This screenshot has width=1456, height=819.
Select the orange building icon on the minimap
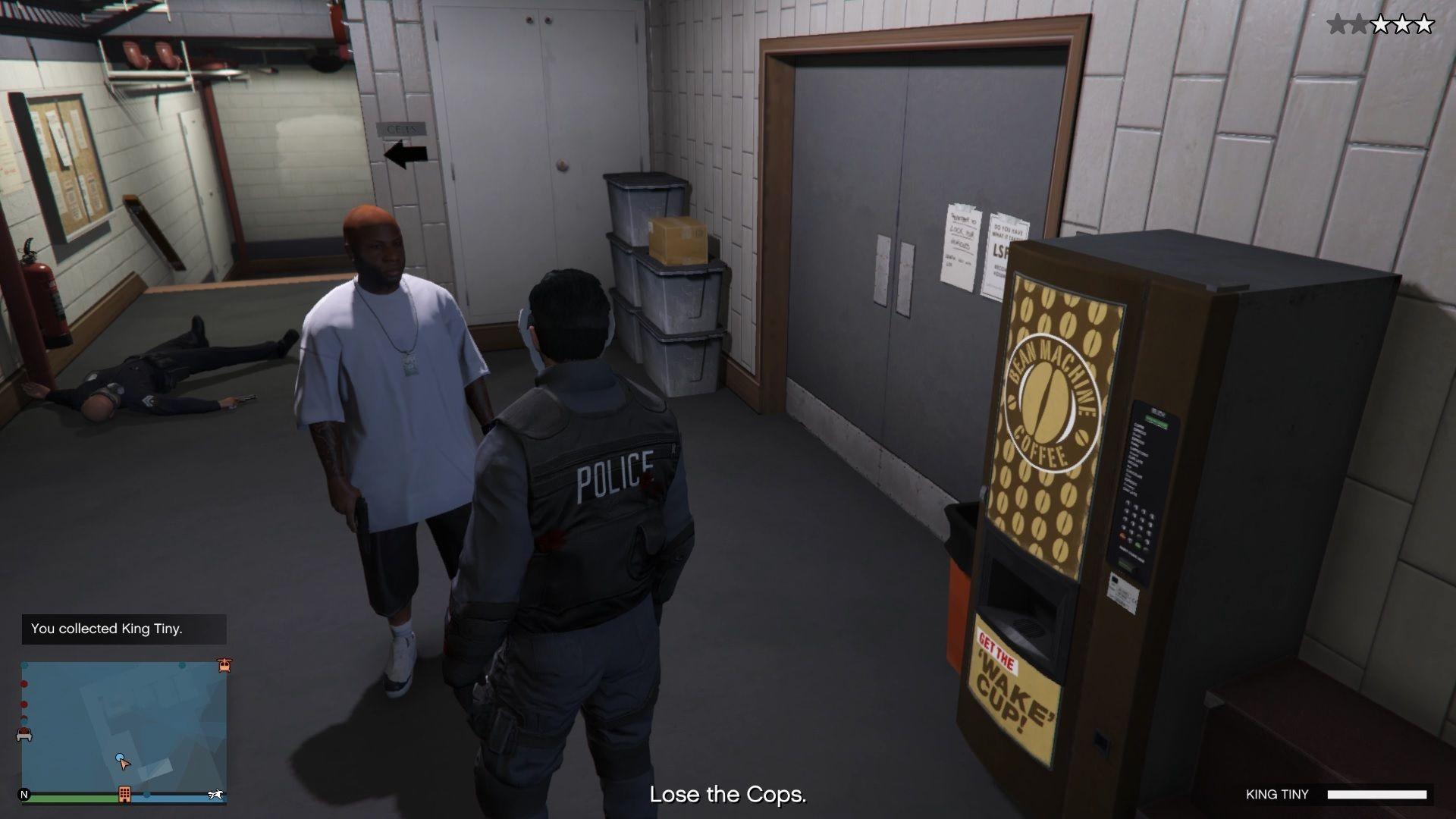[124, 793]
